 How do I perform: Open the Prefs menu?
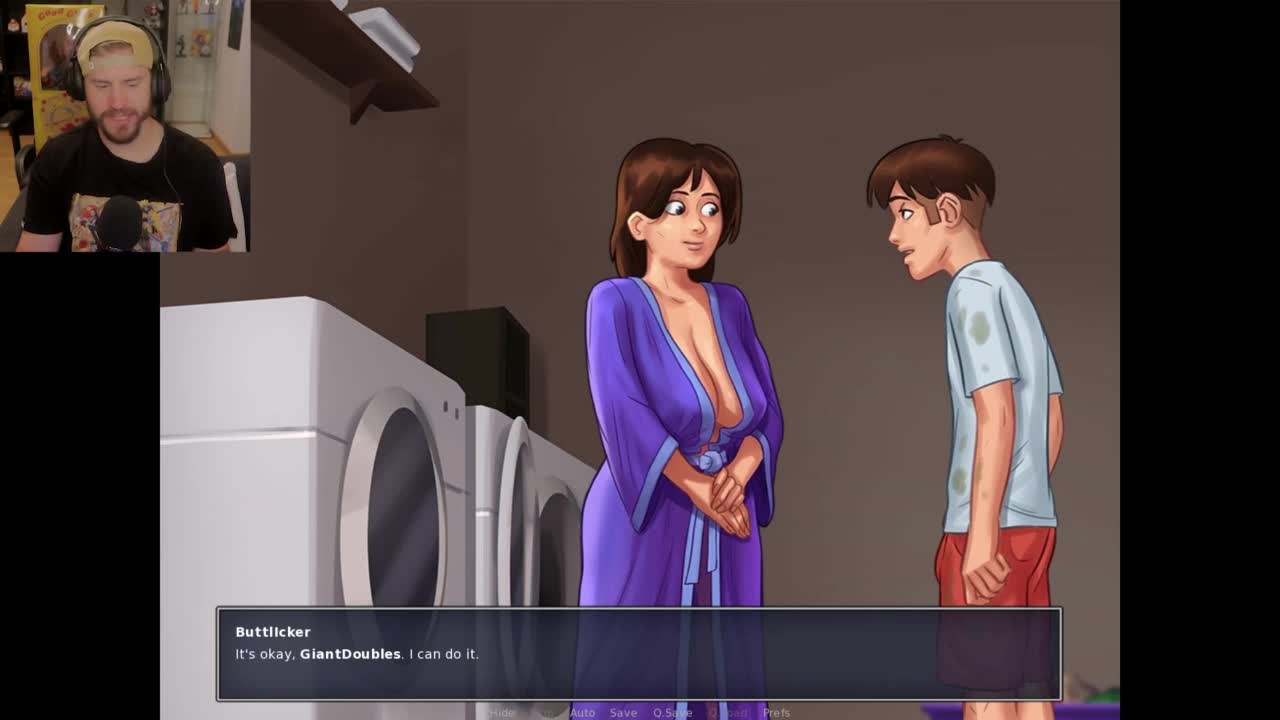click(x=776, y=713)
